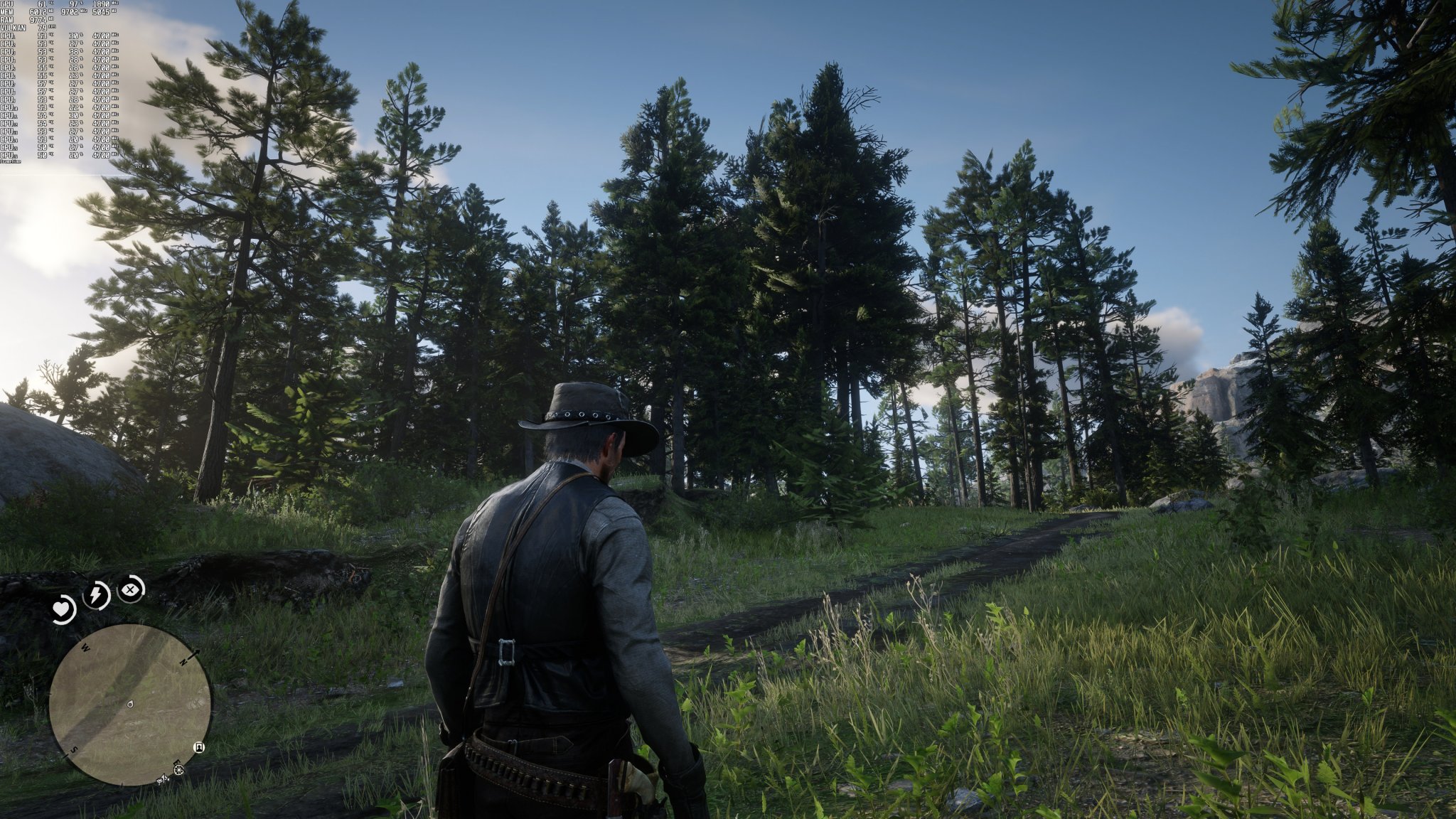This screenshot has height=819, width=1456.
Task: Click the photo marker on the minimap edge
Action: click(198, 749)
